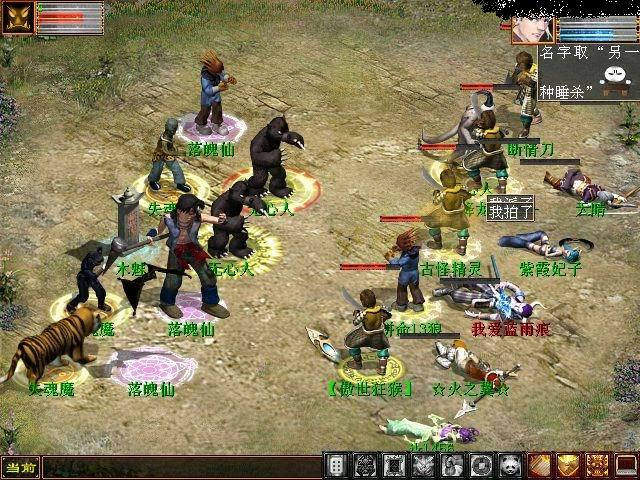Open the player character portrait

pyautogui.click(x=533, y=28)
